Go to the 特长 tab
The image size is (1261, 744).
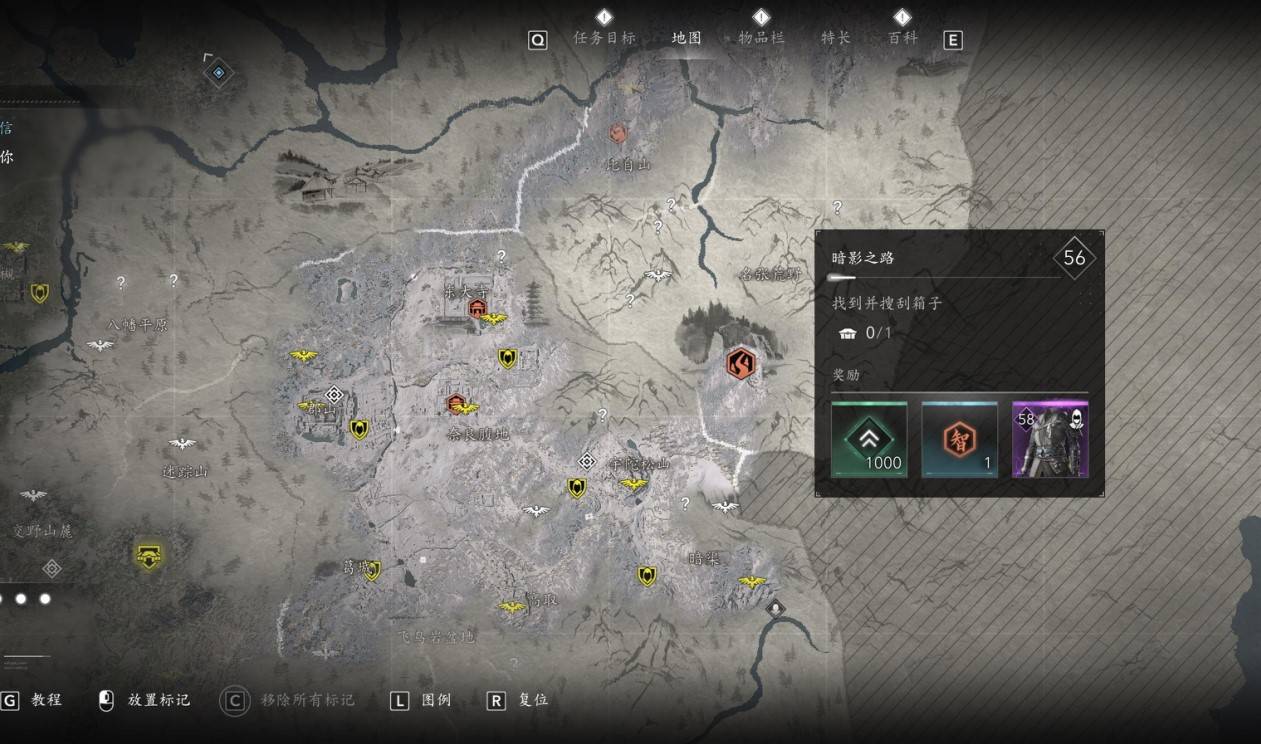click(835, 38)
